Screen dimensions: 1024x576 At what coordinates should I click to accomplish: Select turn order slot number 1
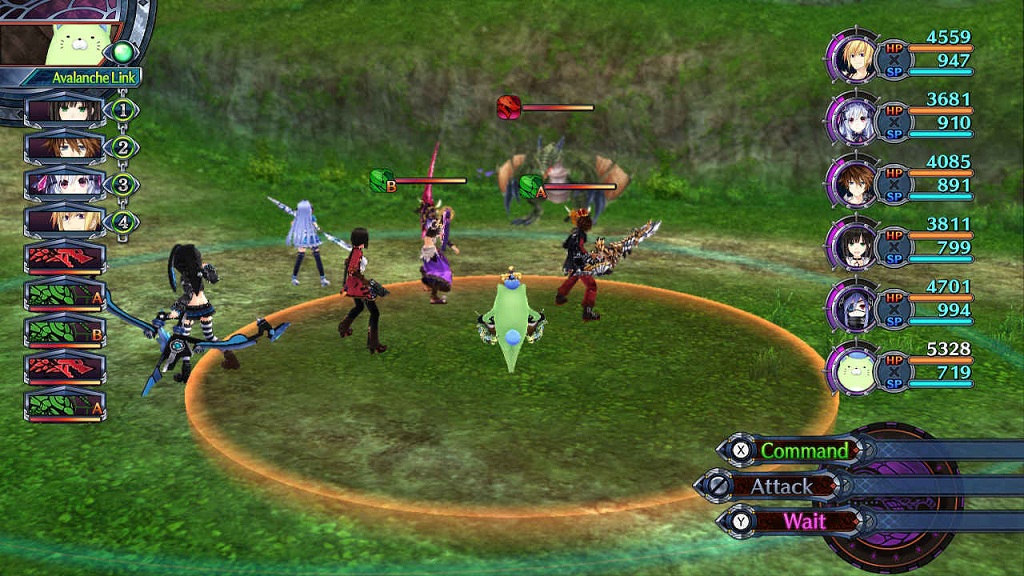pos(65,110)
